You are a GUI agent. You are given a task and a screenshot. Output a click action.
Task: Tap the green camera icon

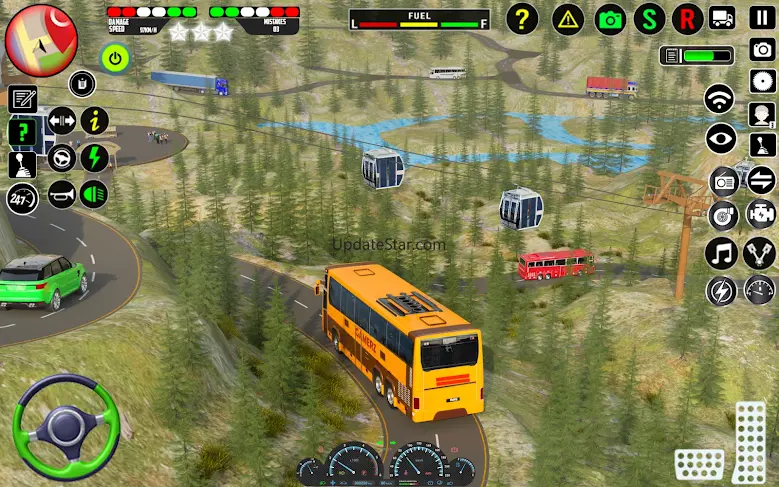pos(609,18)
